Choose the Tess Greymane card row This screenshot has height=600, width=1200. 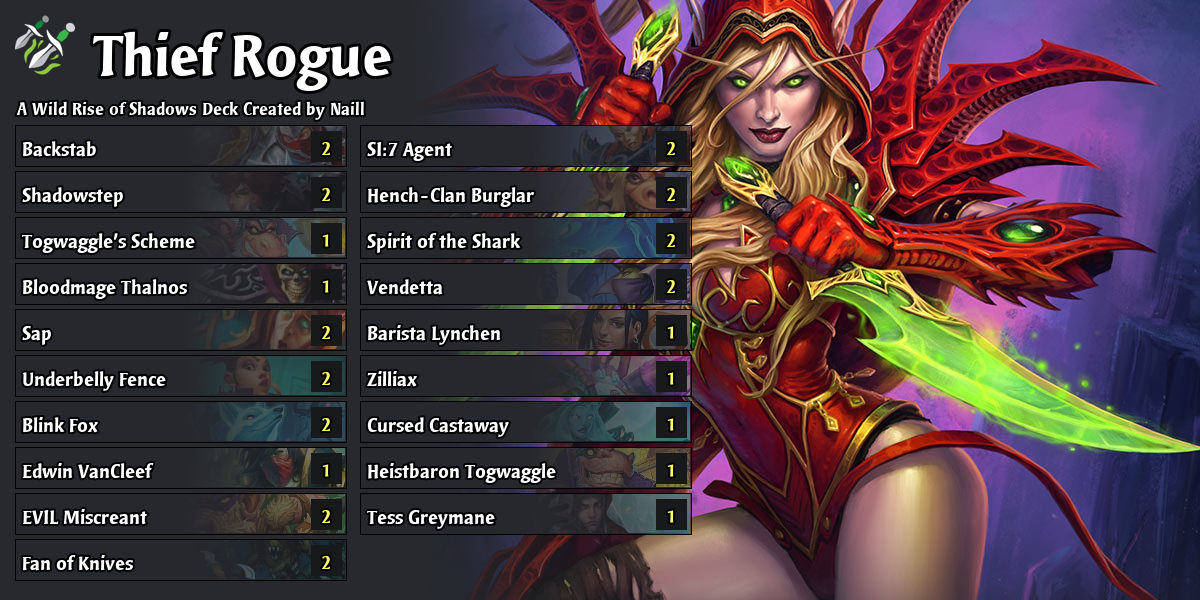coord(525,518)
